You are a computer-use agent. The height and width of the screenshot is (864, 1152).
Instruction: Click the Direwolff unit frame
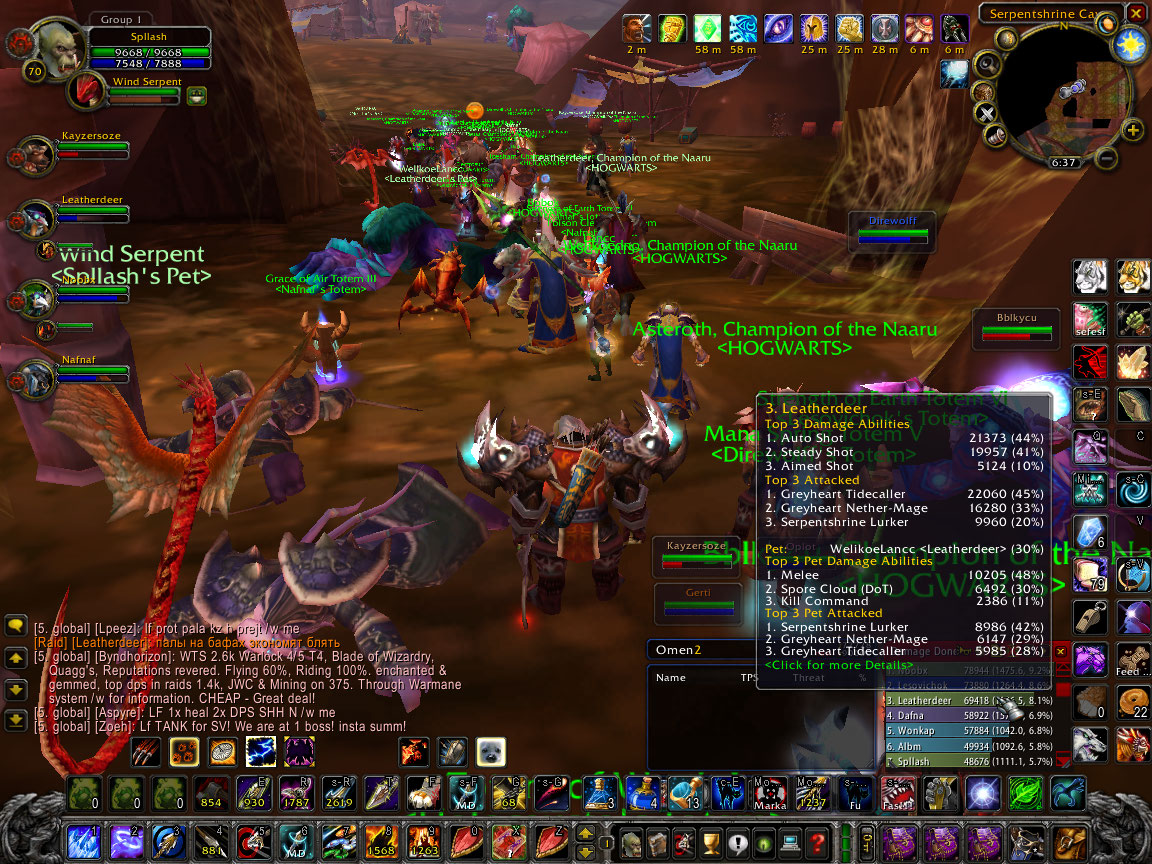point(892,230)
